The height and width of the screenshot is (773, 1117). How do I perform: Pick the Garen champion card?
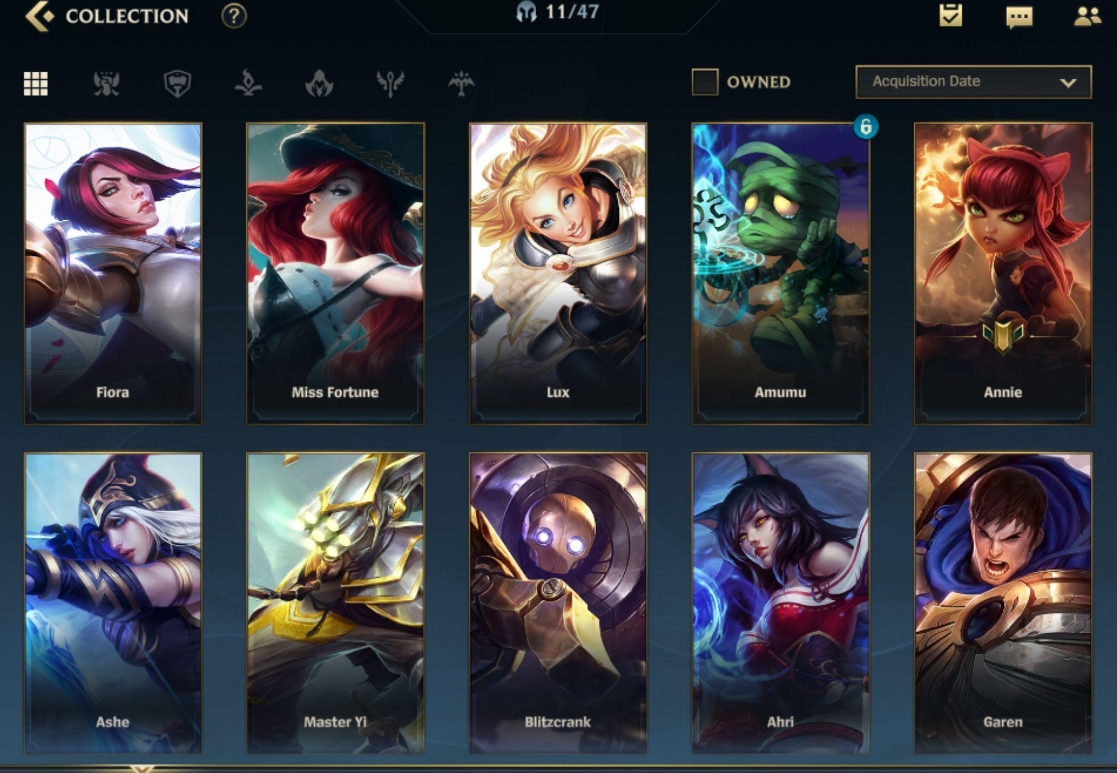point(1002,602)
